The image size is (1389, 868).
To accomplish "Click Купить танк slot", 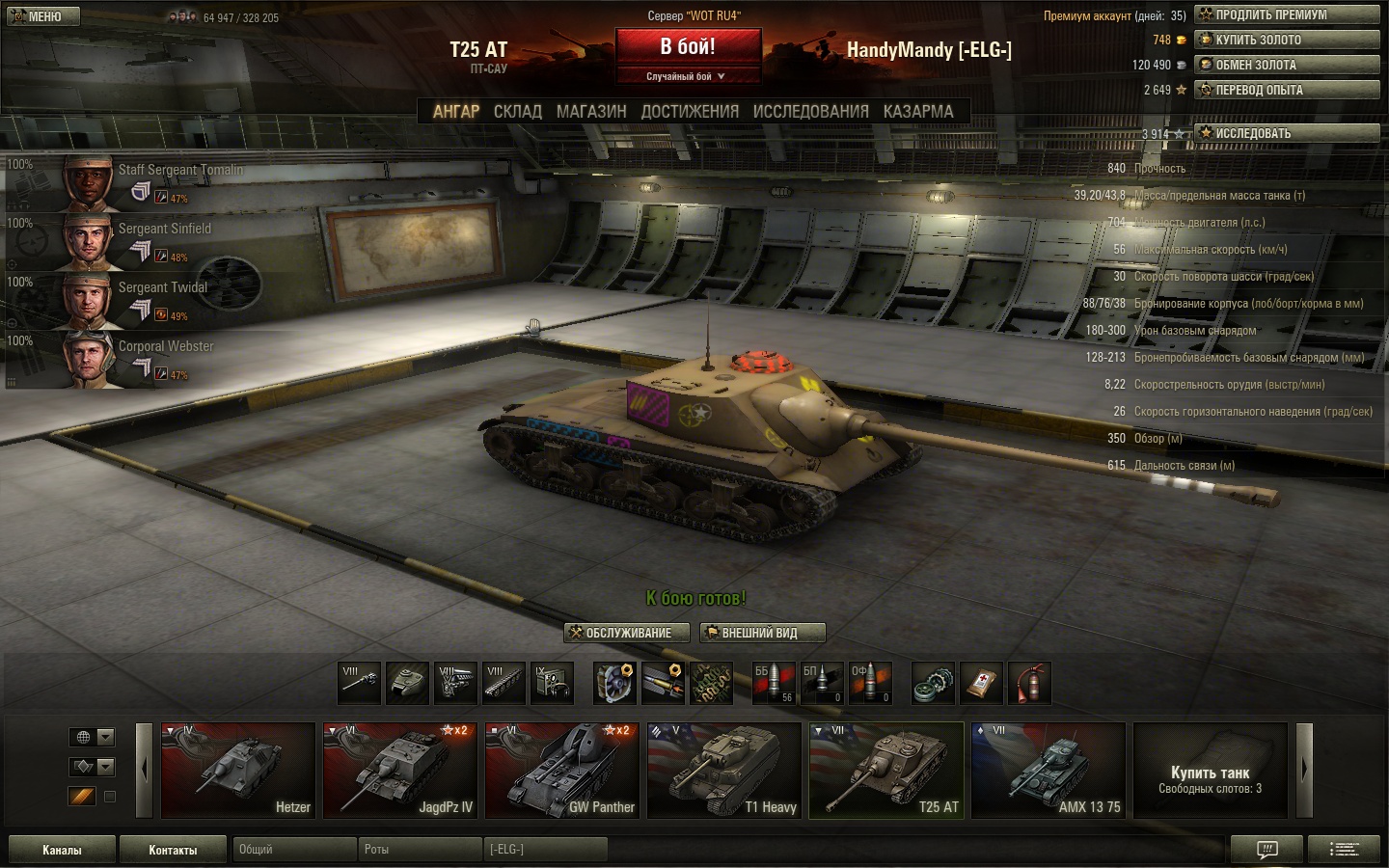I will point(1210,770).
